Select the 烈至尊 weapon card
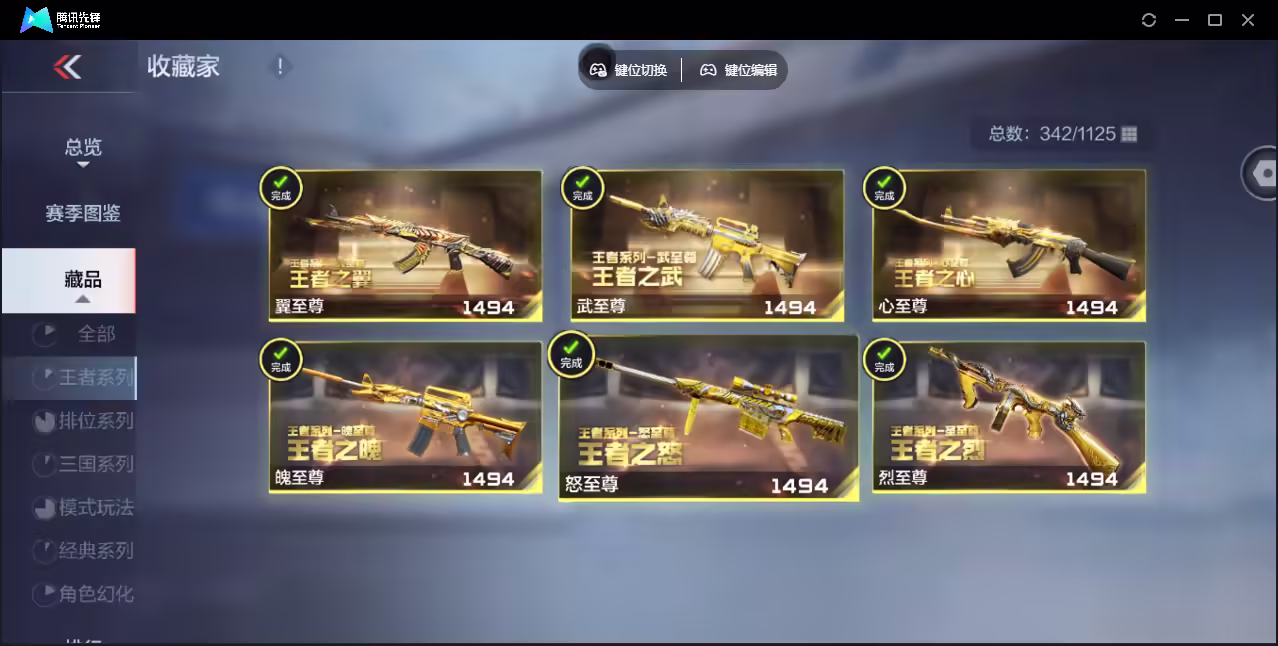 (x=1008, y=418)
